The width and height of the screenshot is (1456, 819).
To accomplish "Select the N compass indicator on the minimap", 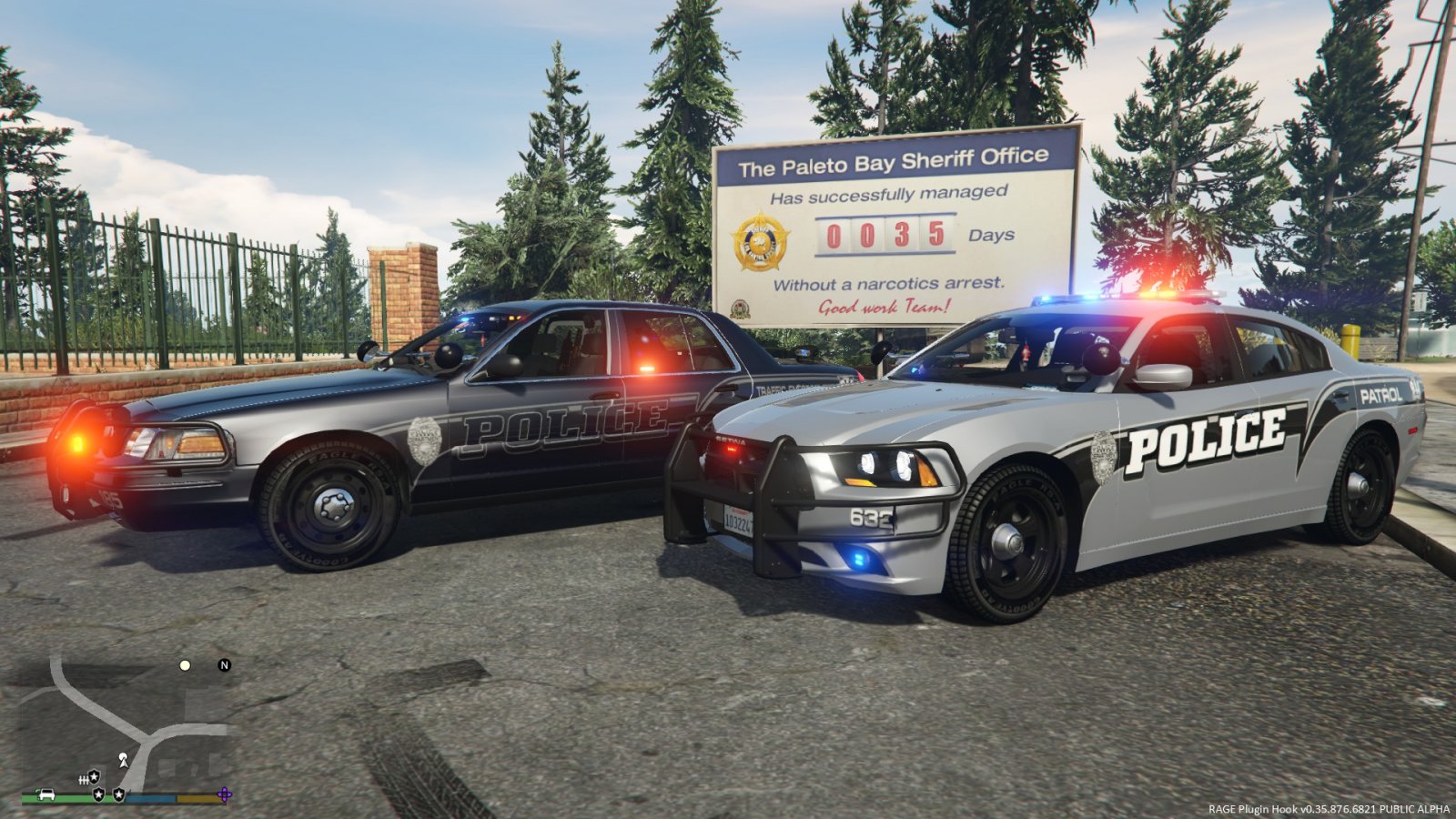I will tap(224, 665).
